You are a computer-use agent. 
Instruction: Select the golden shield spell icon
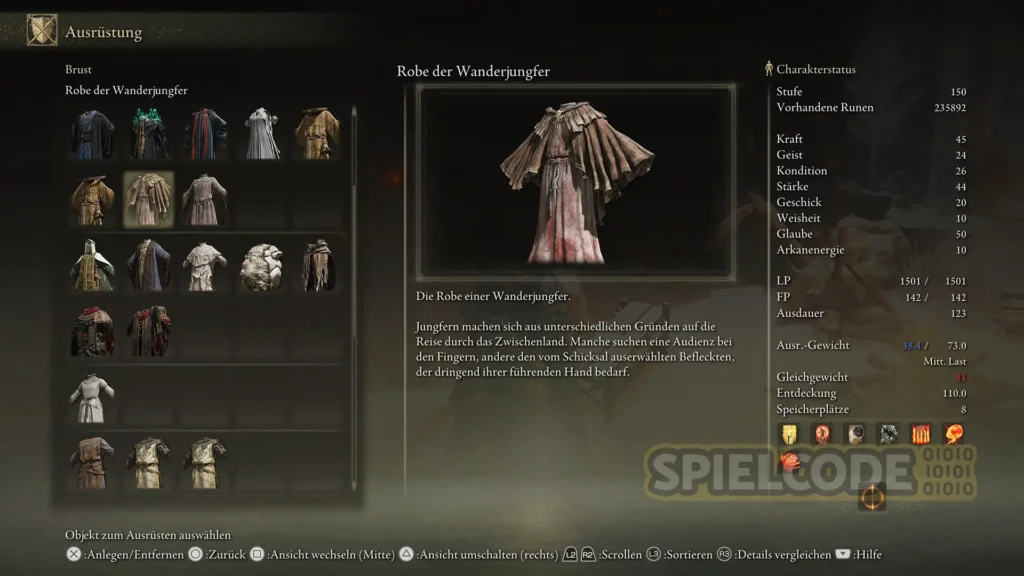[789, 434]
